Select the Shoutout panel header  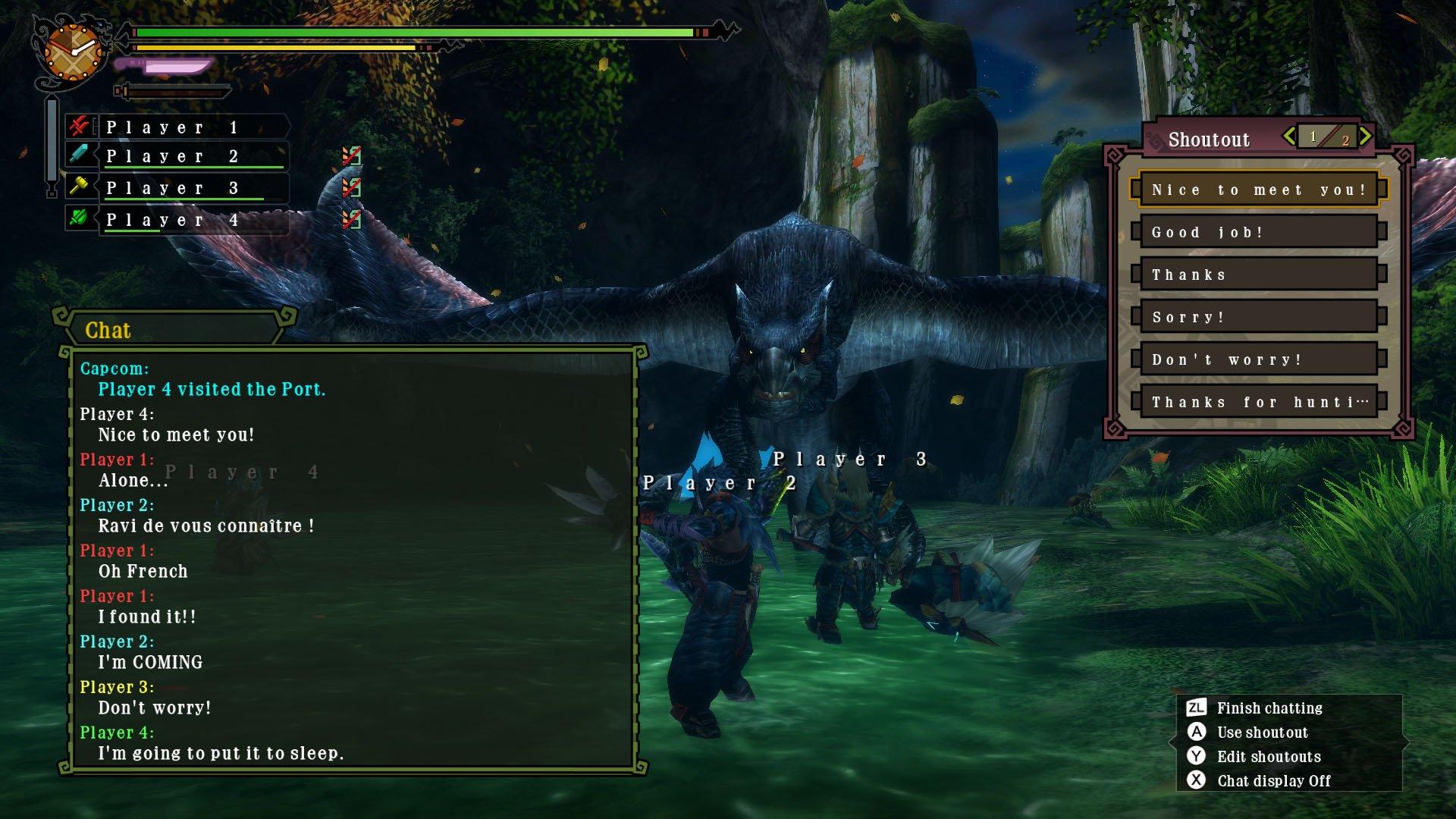[1209, 139]
